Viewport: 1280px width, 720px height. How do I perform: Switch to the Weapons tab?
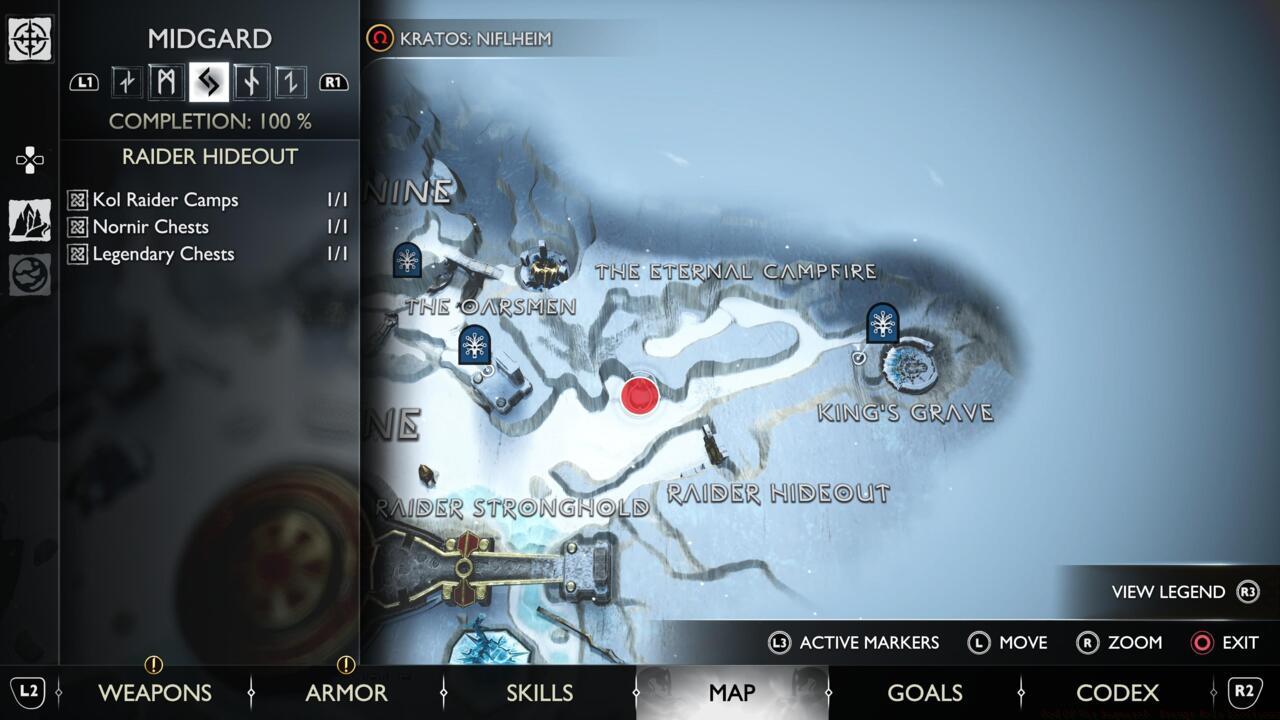click(155, 692)
